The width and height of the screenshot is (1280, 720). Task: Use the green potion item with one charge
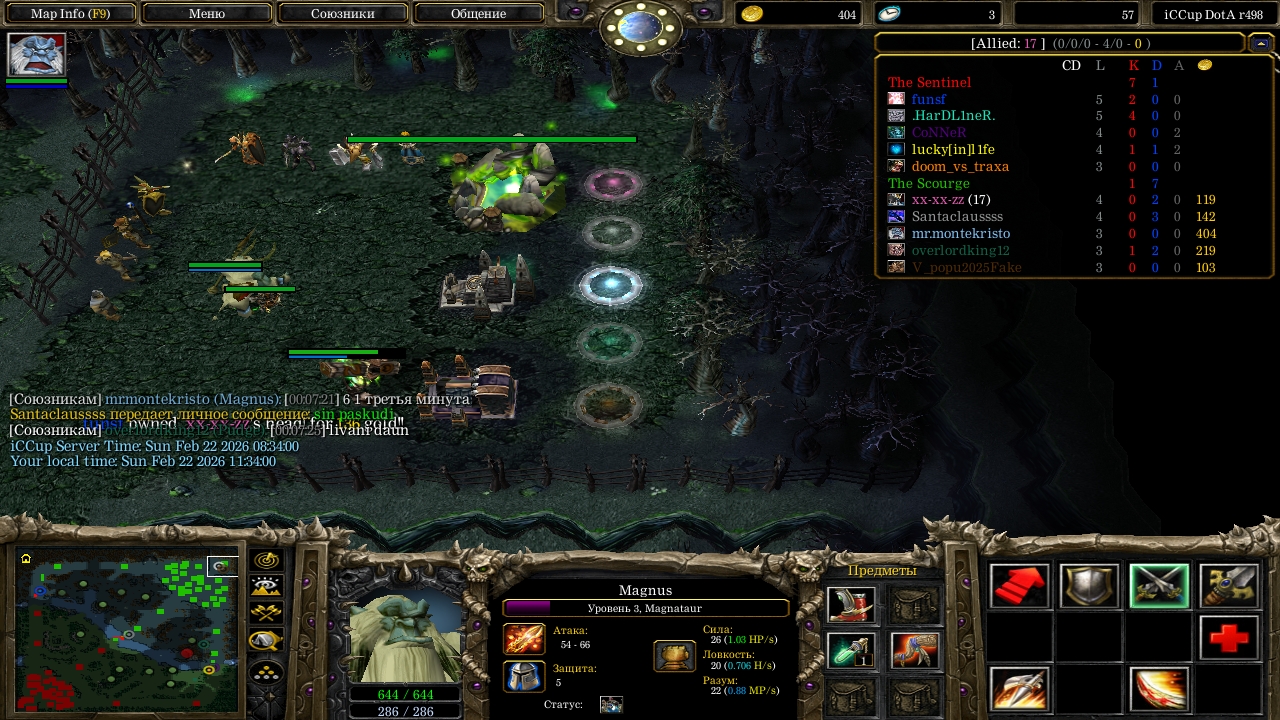point(852,651)
